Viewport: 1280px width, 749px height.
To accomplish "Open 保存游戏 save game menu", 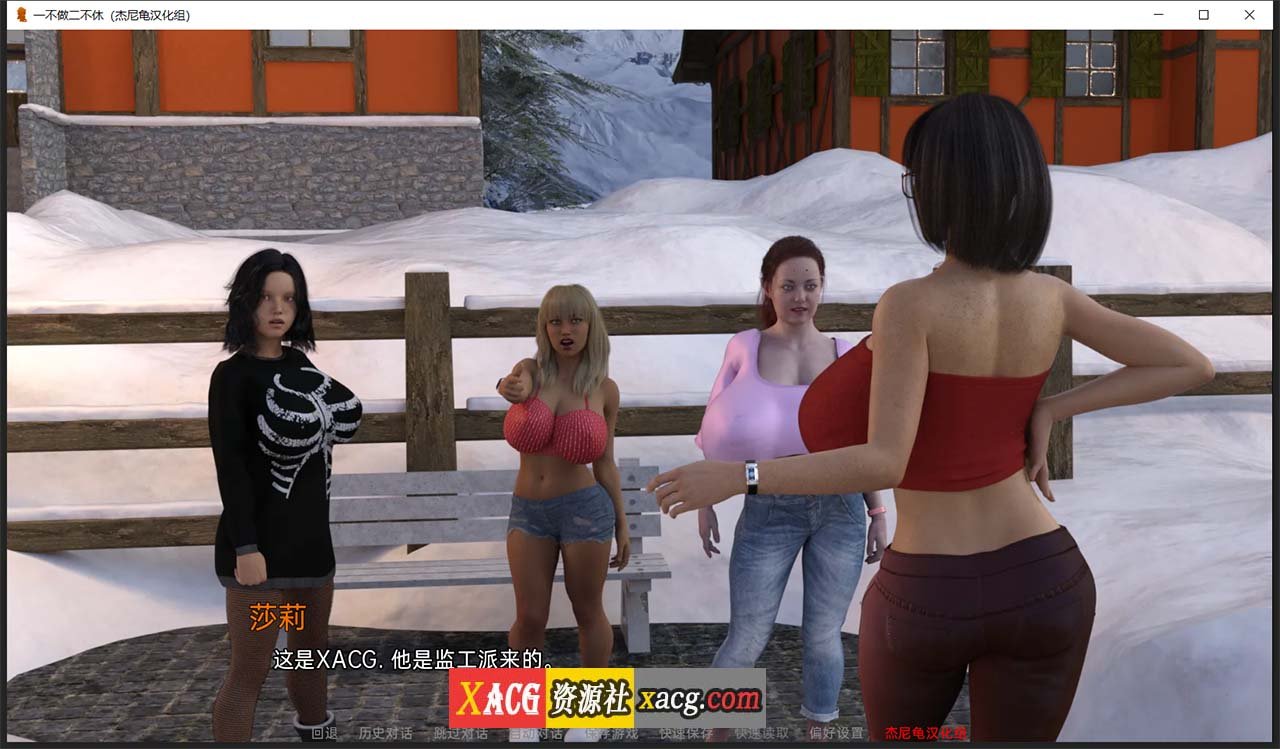I will pos(611,733).
